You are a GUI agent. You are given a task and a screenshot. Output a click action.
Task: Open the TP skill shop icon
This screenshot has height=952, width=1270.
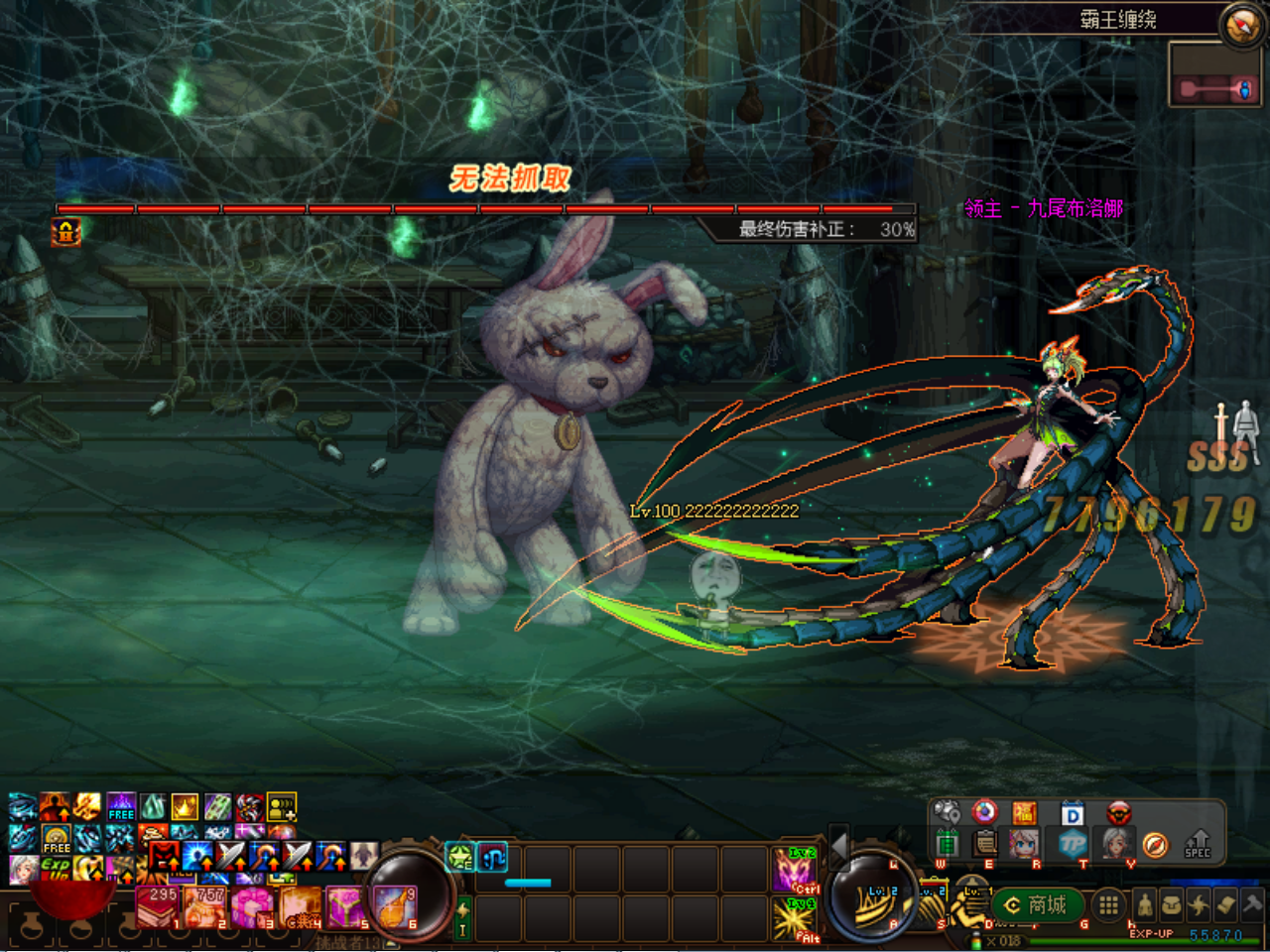coord(1074,845)
